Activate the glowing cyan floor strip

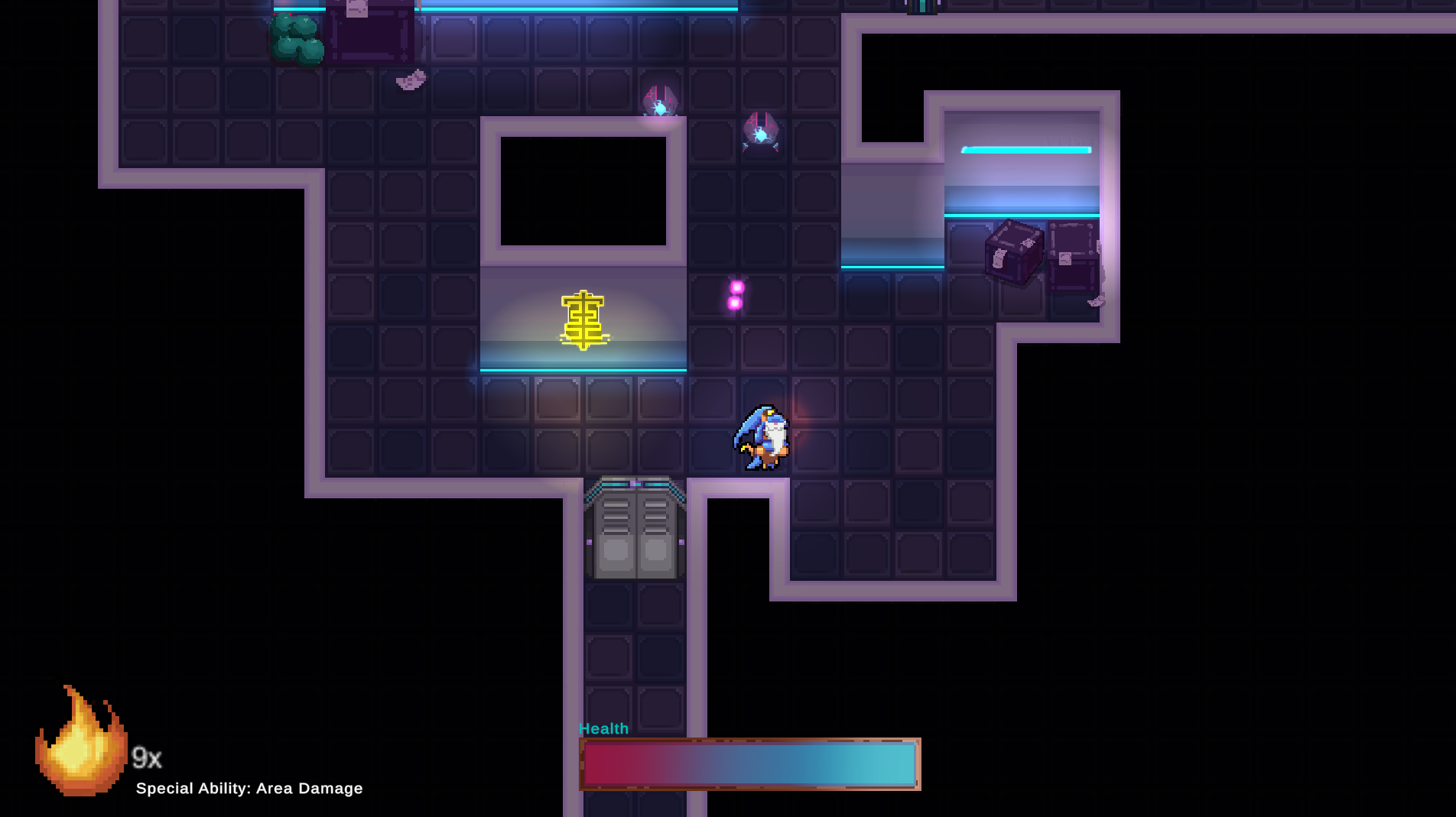581,369
